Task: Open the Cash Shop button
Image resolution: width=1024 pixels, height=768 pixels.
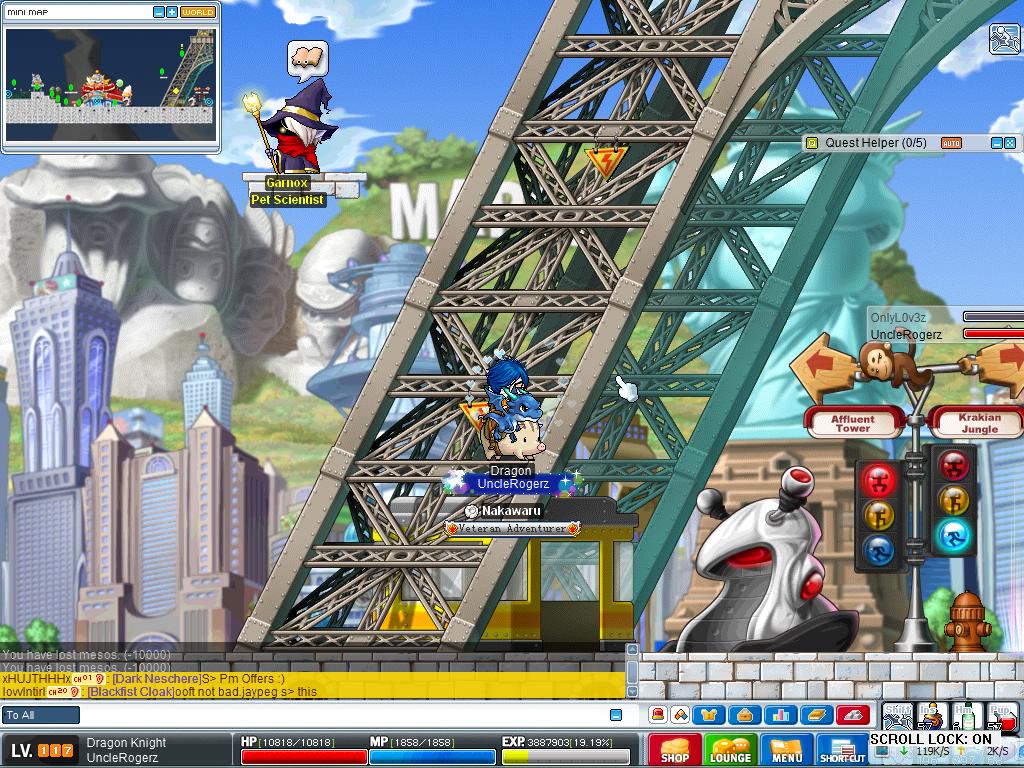Action: (x=674, y=750)
